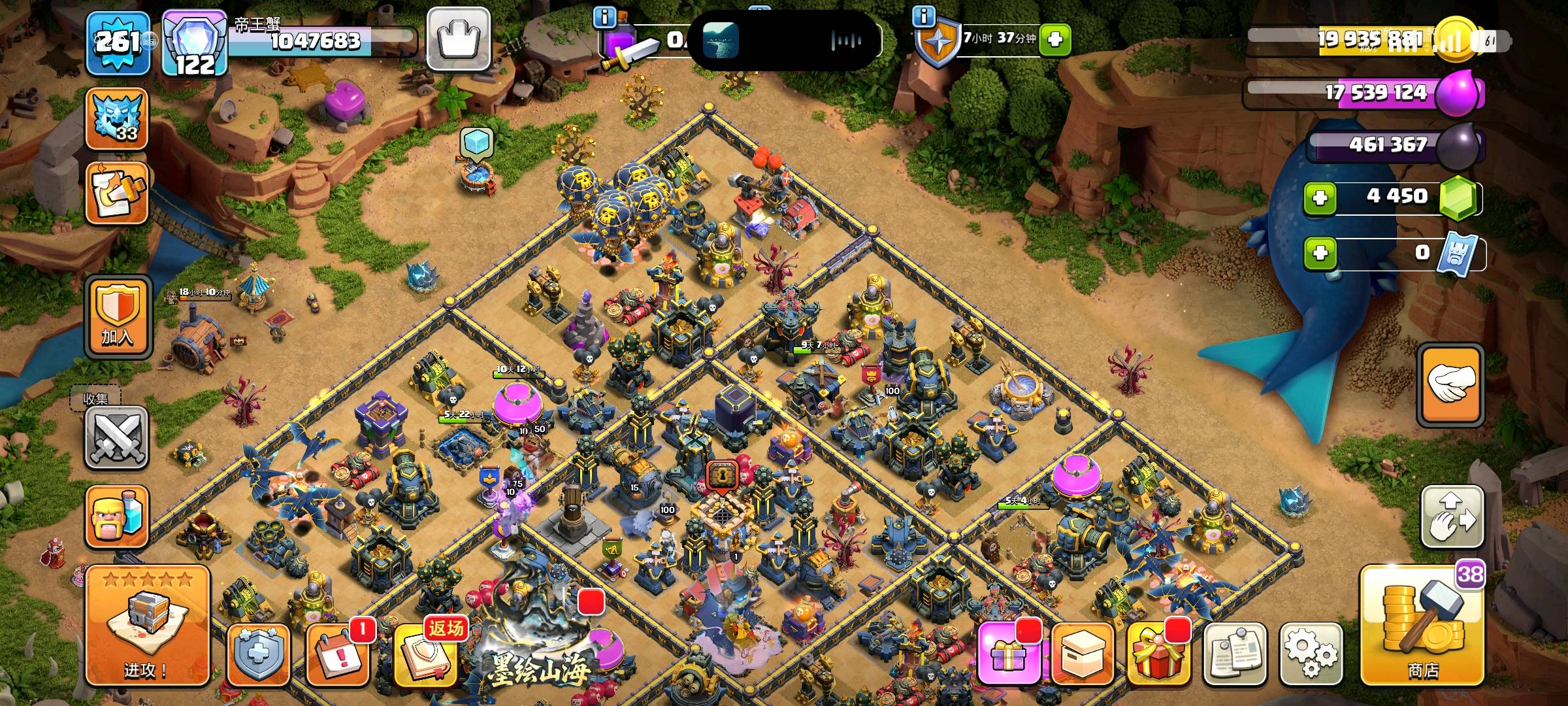Tap the 加入 clan shield button

[x=118, y=316]
